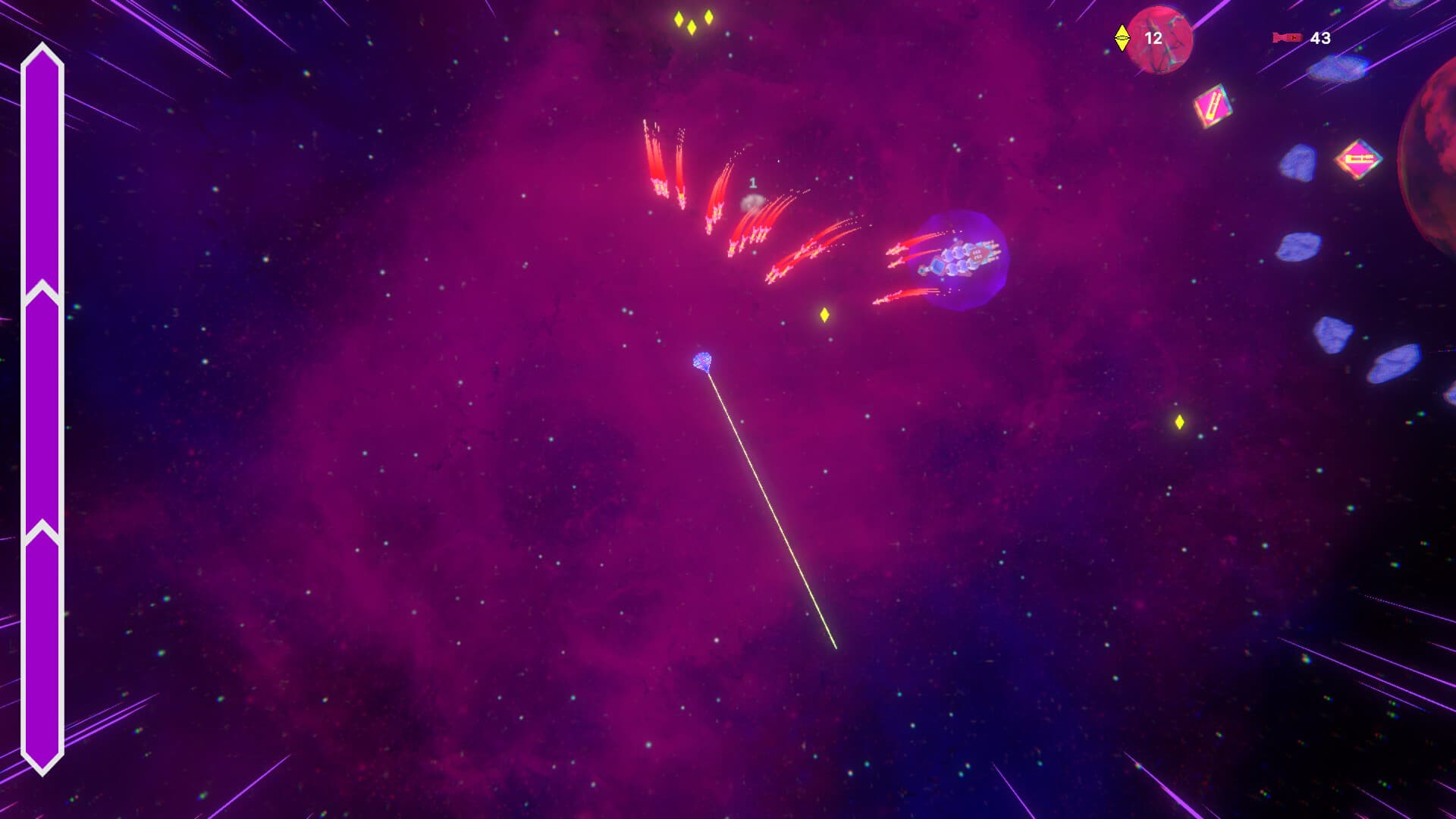This screenshot has width=1456, height=819.
Task: Collect the yellow diamond near screen center
Action: pyautogui.click(x=826, y=315)
